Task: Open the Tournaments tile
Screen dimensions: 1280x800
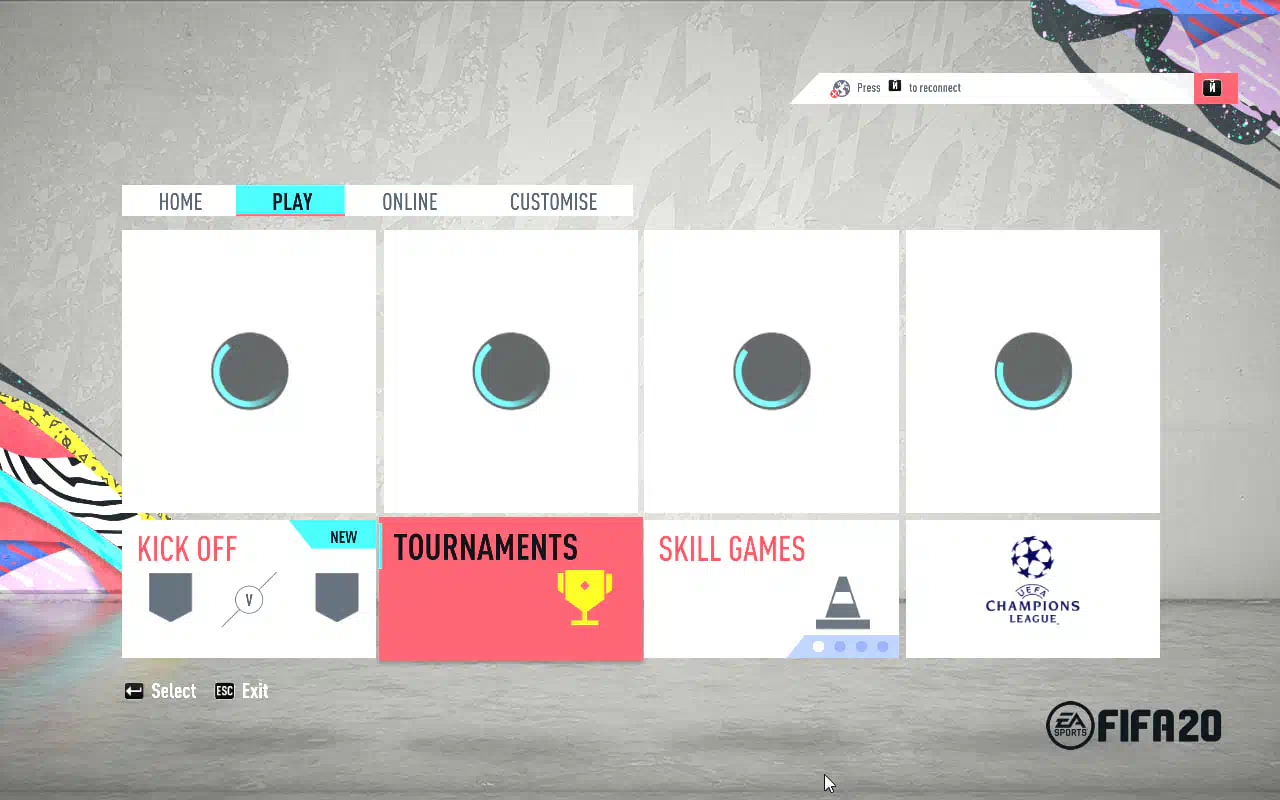Action: pyautogui.click(x=510, y=589)
